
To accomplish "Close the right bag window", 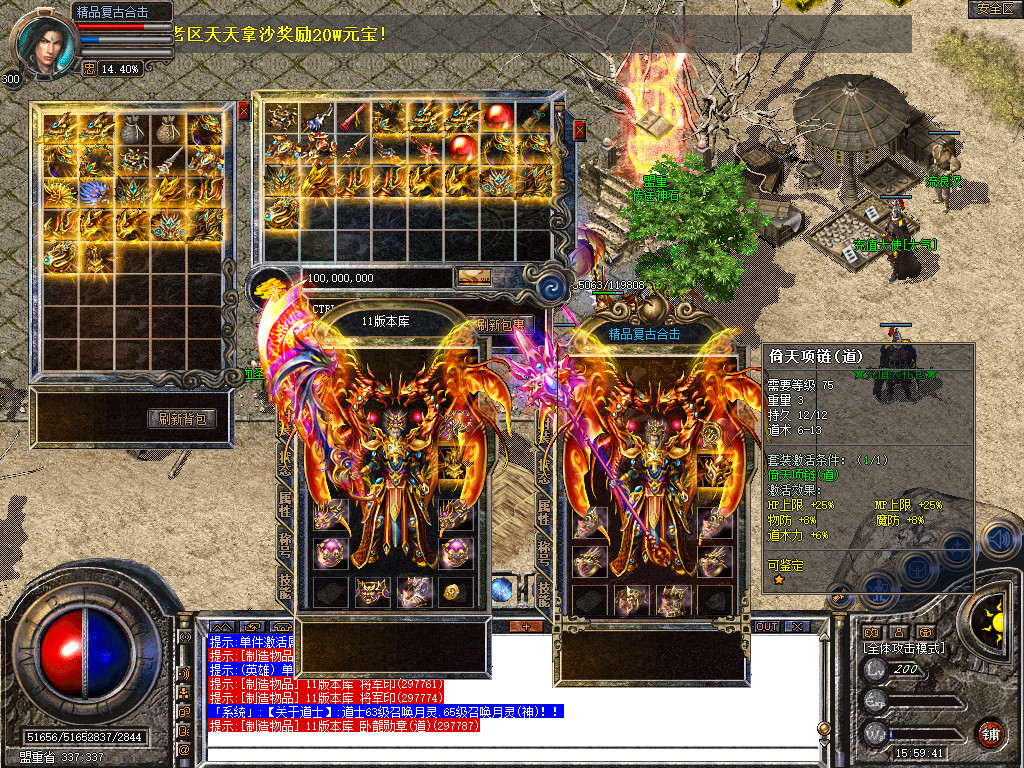I will tap(578, 130).
